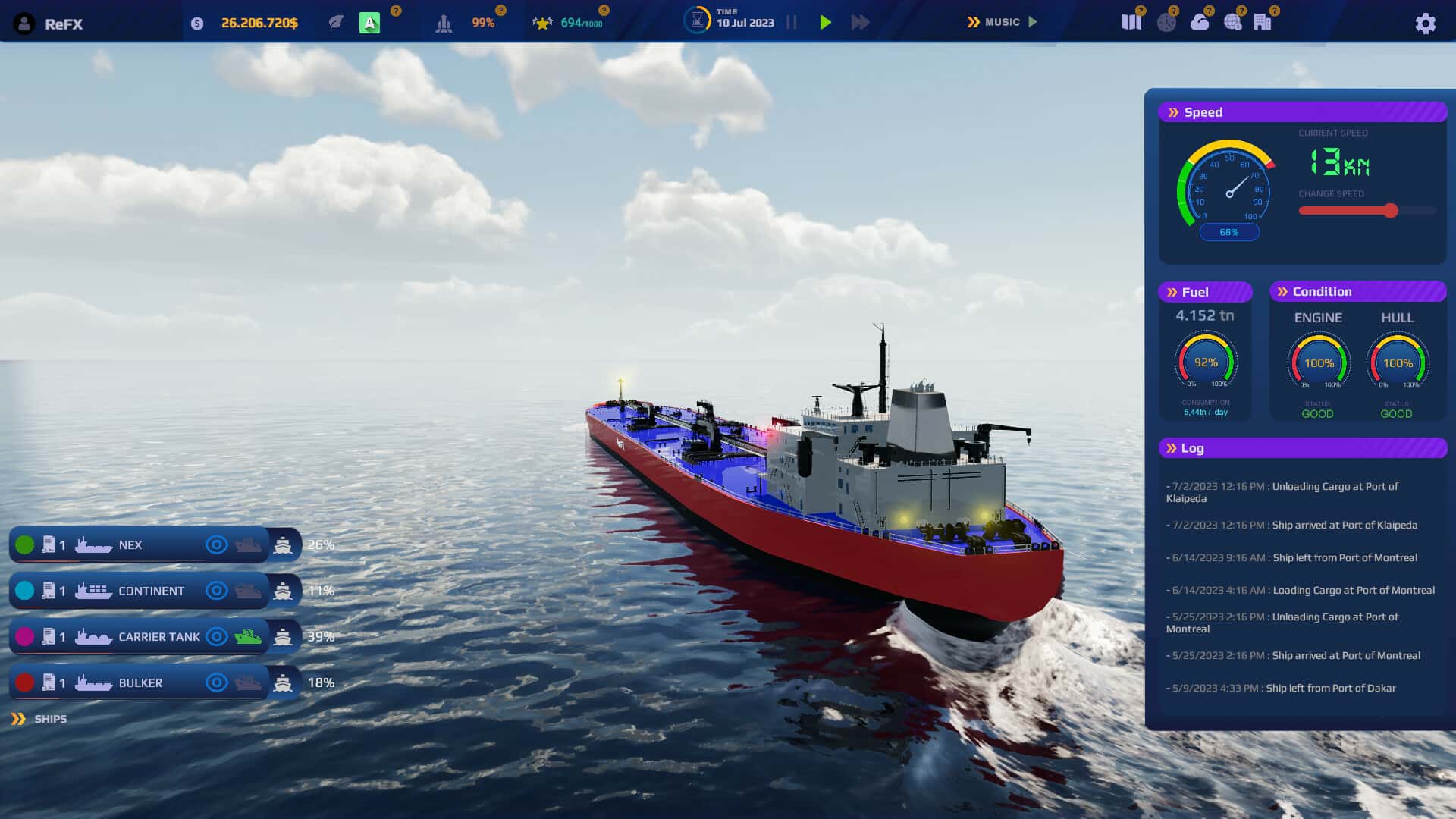Expand the SHIPS panel chevron
Viewport: 1456px width, 819px height.
(18, 718)
